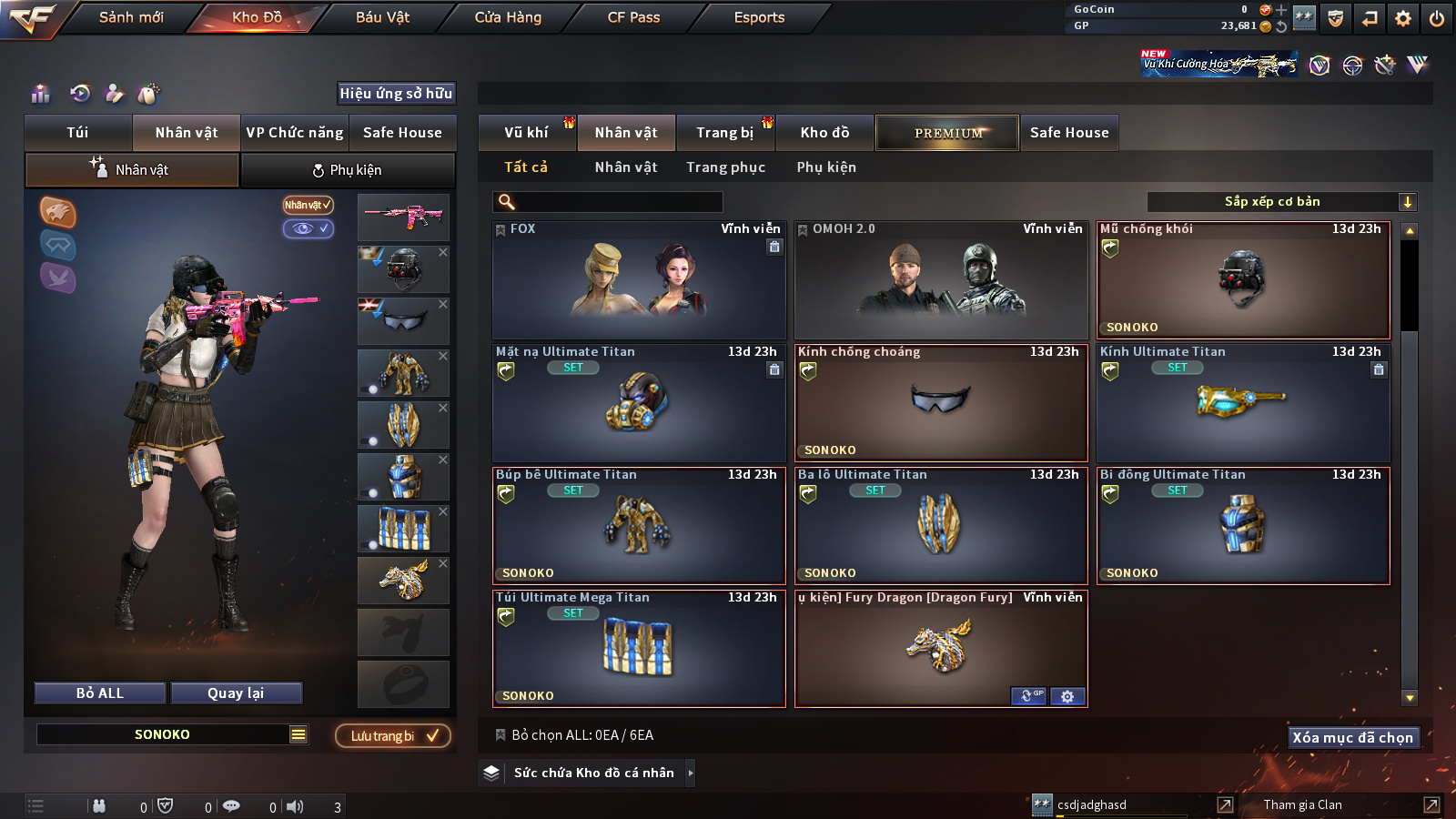Screen dimensions: 1456x819
Task: Select the FOX character item
Action: pyautogui.click(x=639, y=280)
